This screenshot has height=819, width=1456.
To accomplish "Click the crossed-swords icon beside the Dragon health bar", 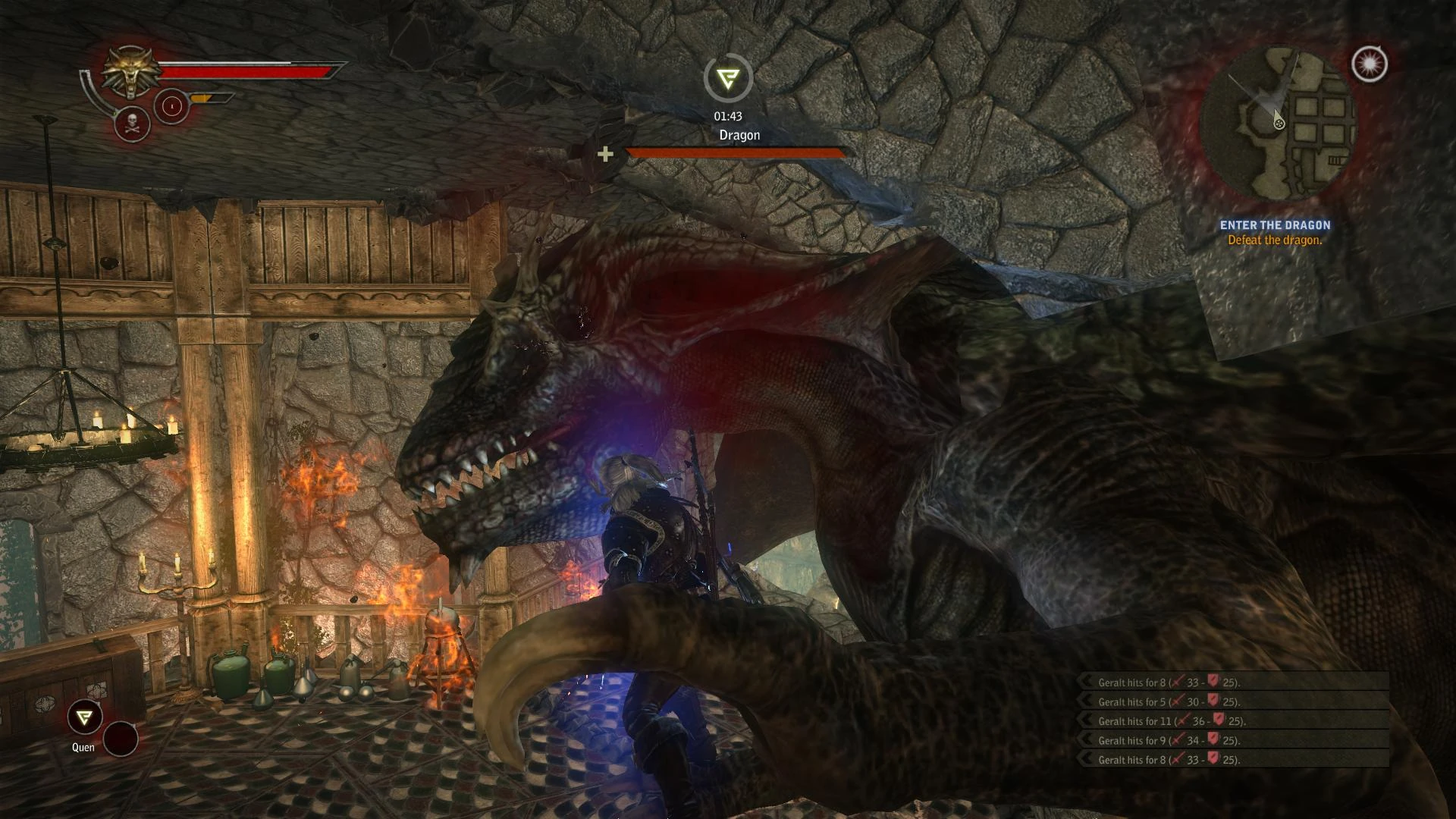I will 604,153.
